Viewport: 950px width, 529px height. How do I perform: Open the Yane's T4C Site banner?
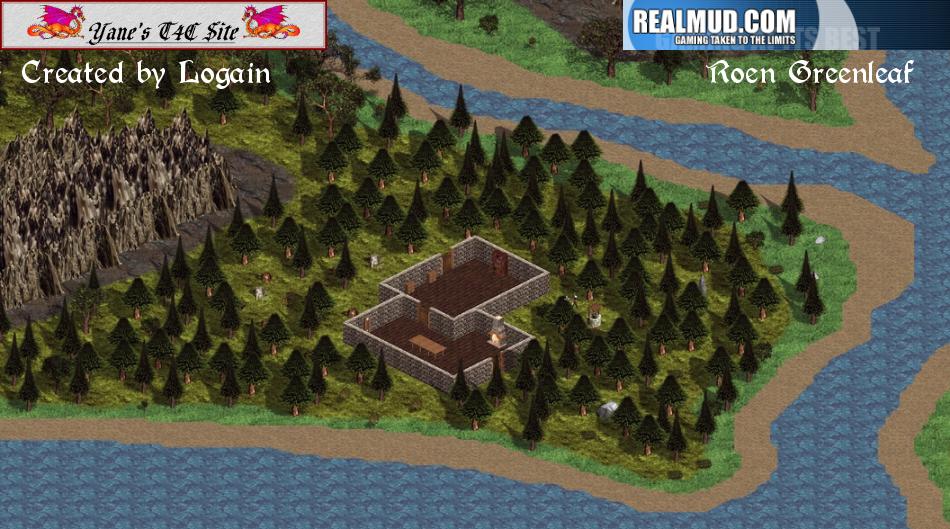pos(163,25)
